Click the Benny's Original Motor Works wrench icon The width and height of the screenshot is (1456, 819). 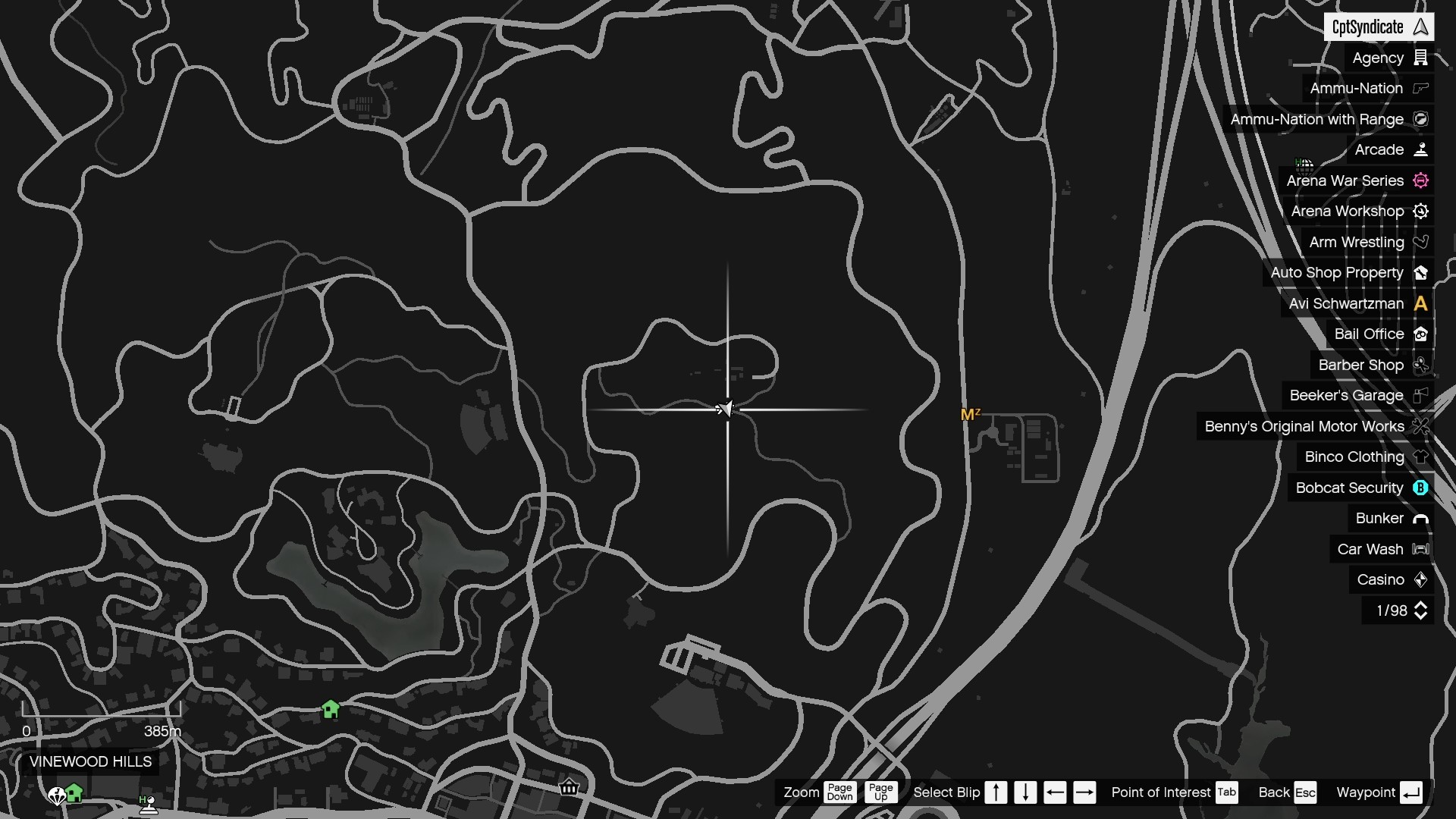pyautogui.click(x=1421, y=426)
